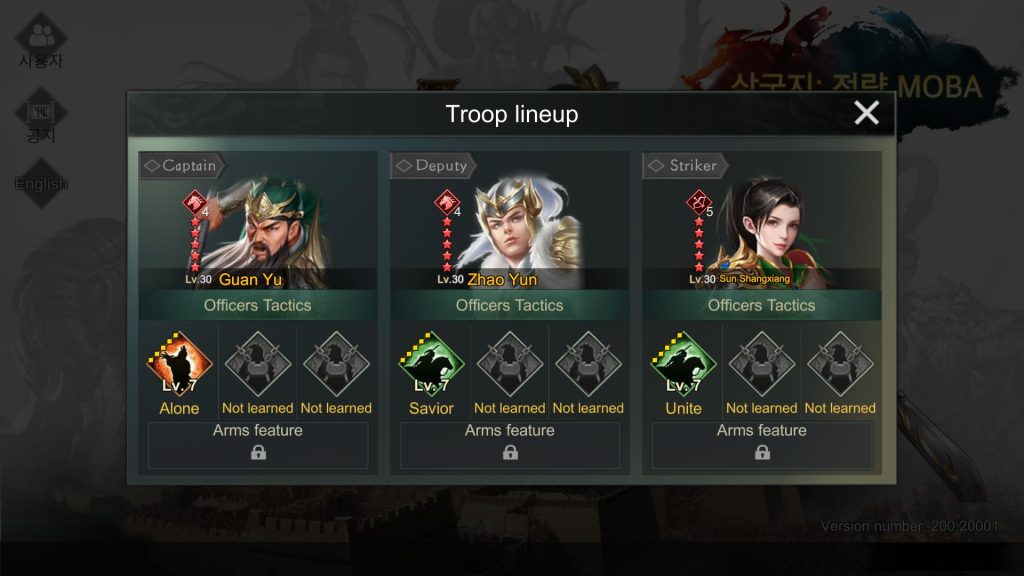Close the Troop lineup window
The image size is (1024, 576).
(x=866, y=113)
